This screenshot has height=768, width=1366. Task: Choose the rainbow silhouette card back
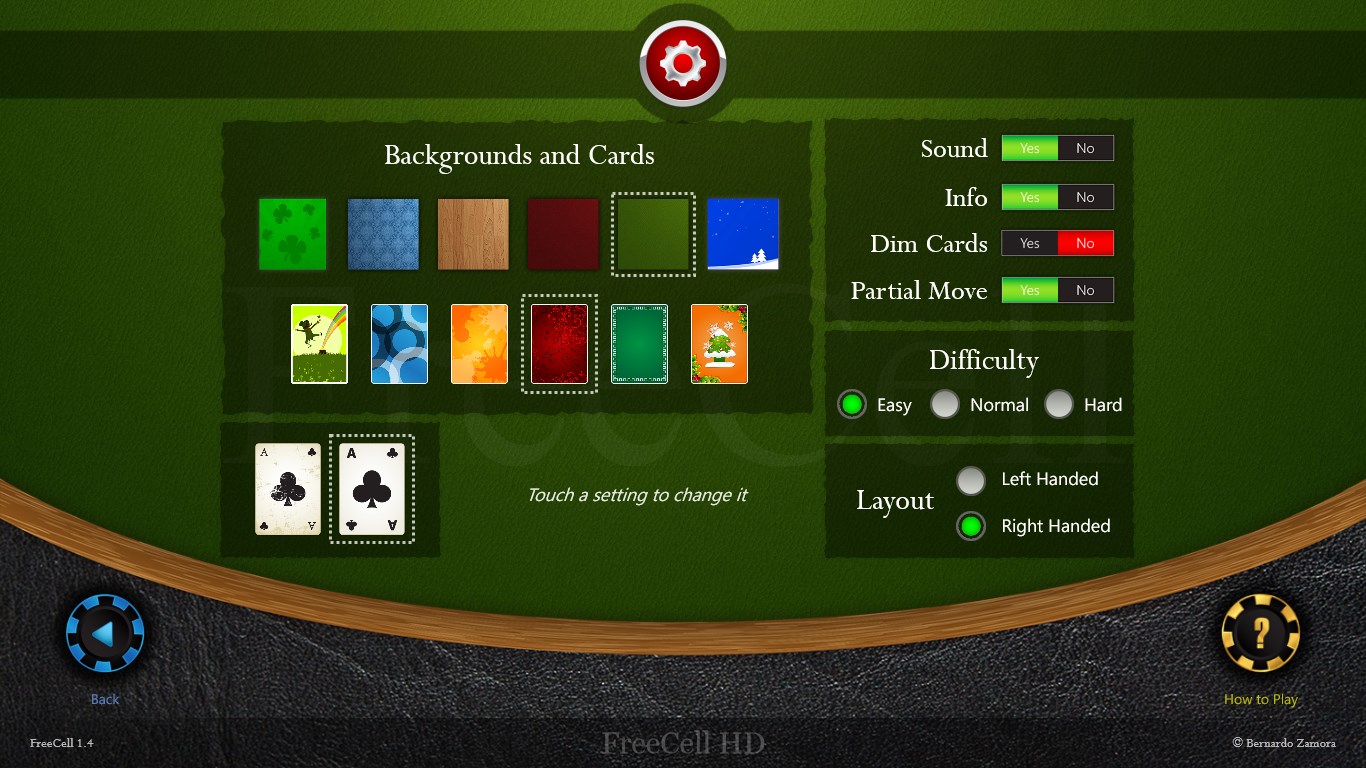pyautogui.click(x=318, y=343)
